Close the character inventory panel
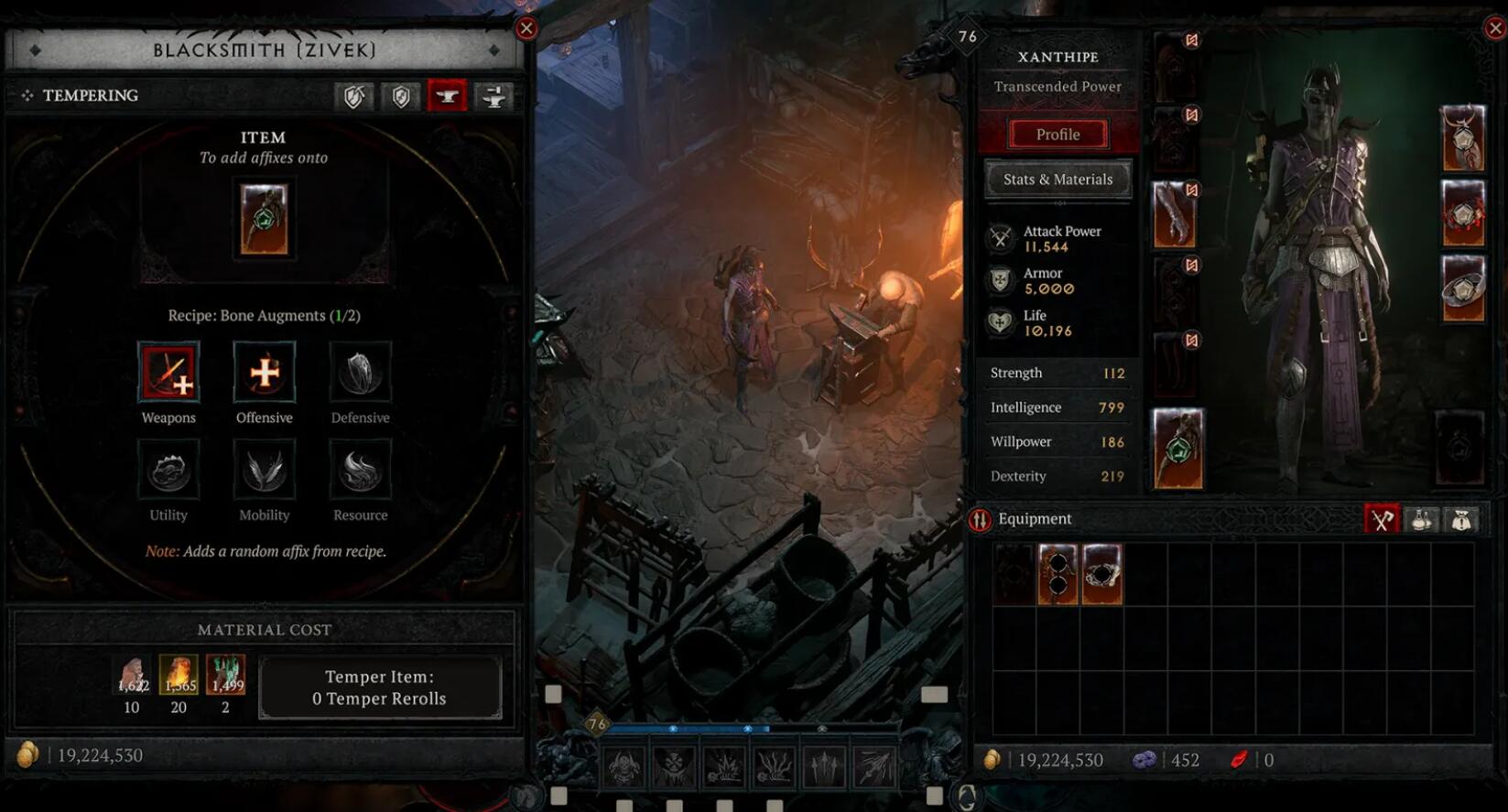The width and height of the screenshot is (1508, 812). [1494, 28]
